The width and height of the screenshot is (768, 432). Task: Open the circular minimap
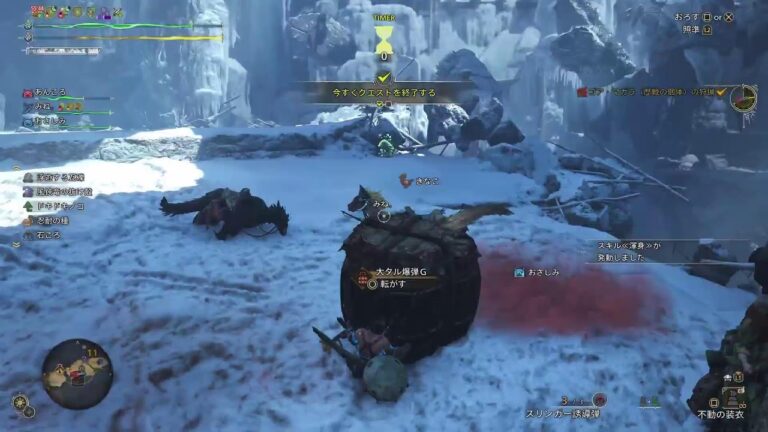tap(77, 373)
